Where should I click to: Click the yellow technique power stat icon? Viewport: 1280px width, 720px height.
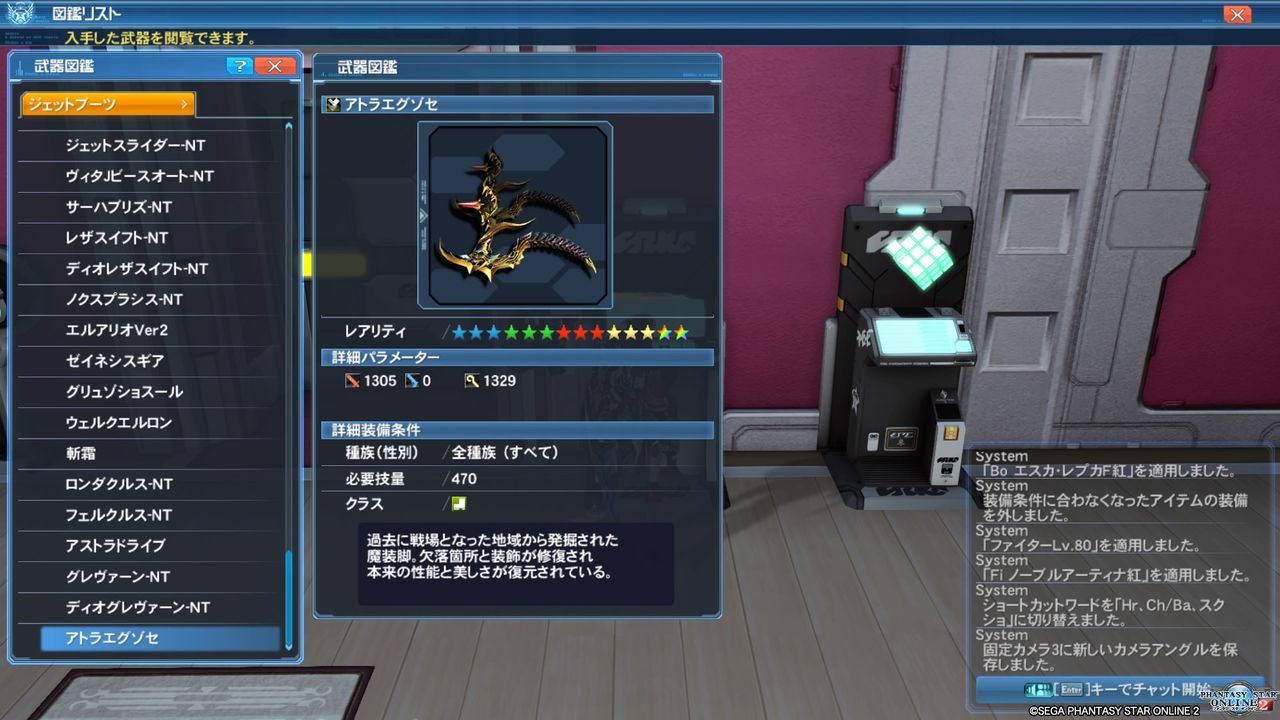click(473, 380)
